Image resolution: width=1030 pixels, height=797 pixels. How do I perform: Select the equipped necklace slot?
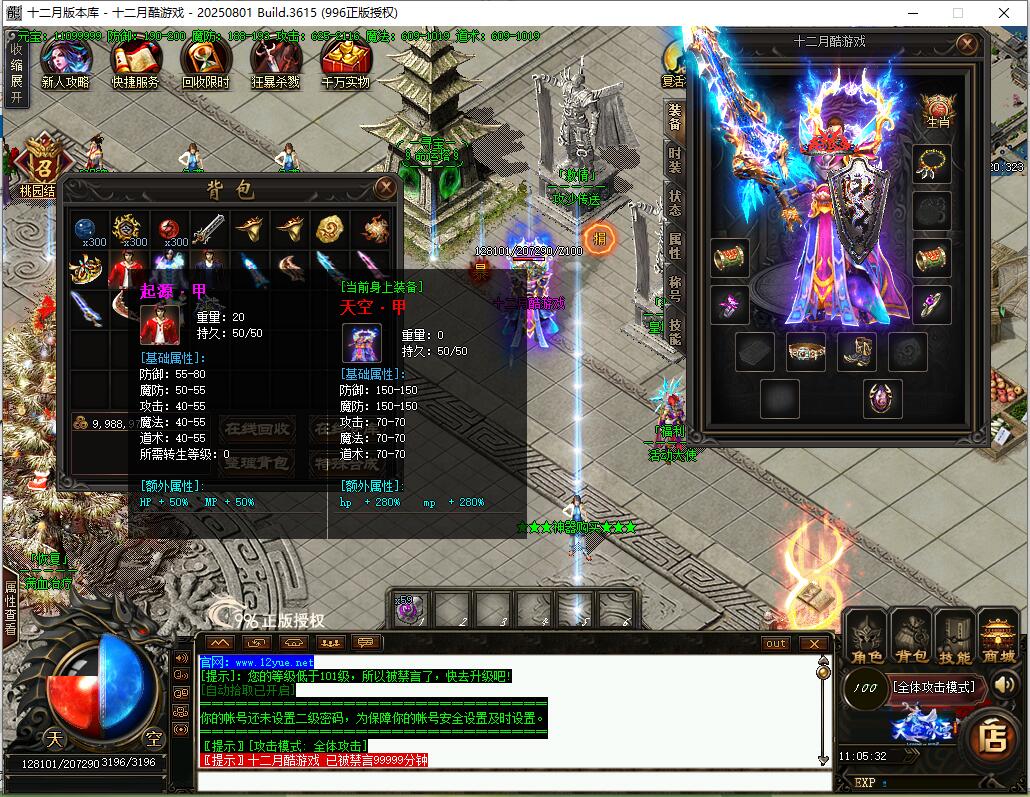point(932,163)
